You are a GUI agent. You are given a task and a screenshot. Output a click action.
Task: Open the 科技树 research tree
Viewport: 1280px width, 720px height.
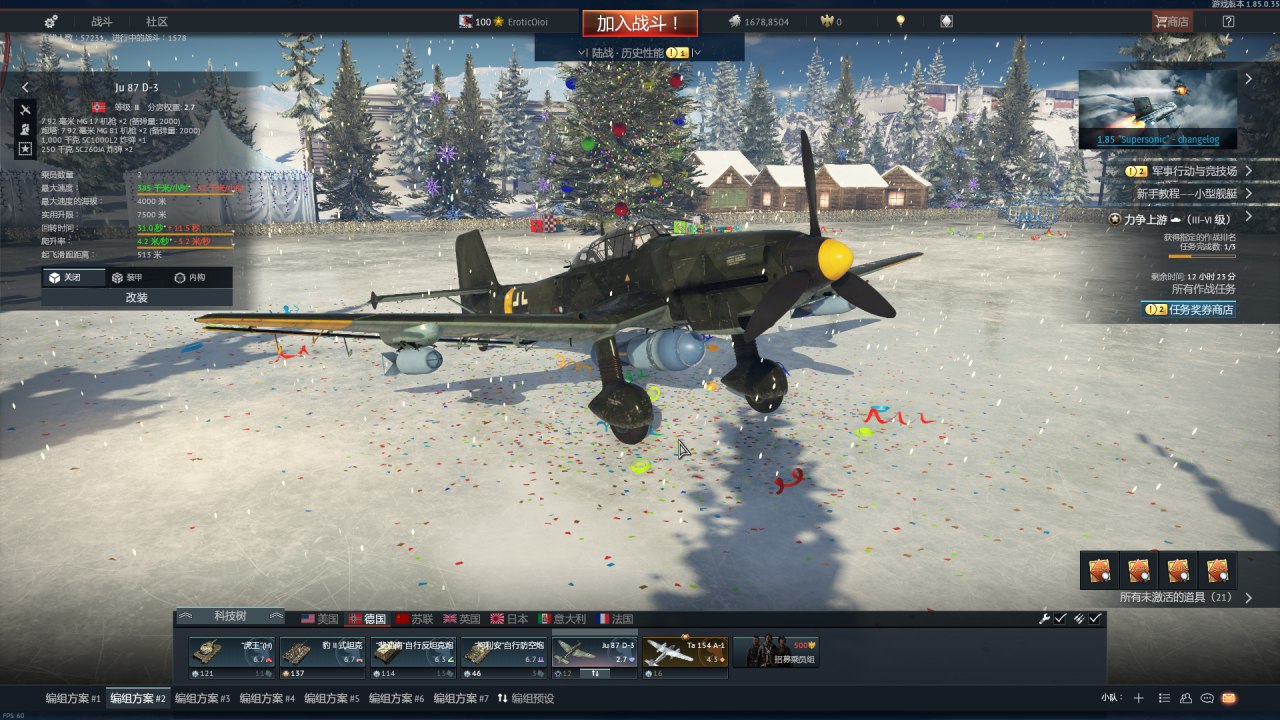click(x=229, y=616)
